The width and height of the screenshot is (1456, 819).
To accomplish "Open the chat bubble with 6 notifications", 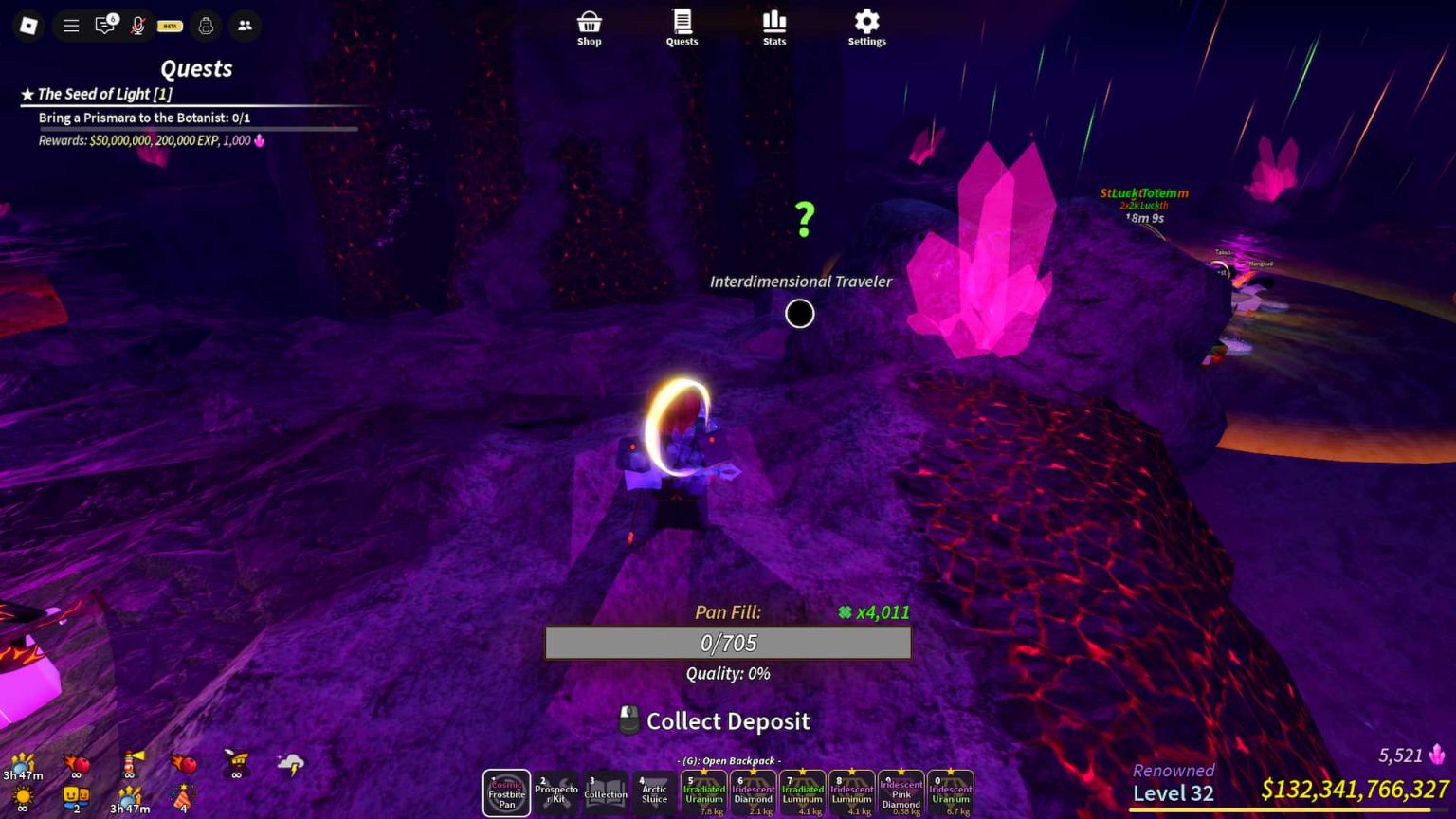I will [105, 26].
